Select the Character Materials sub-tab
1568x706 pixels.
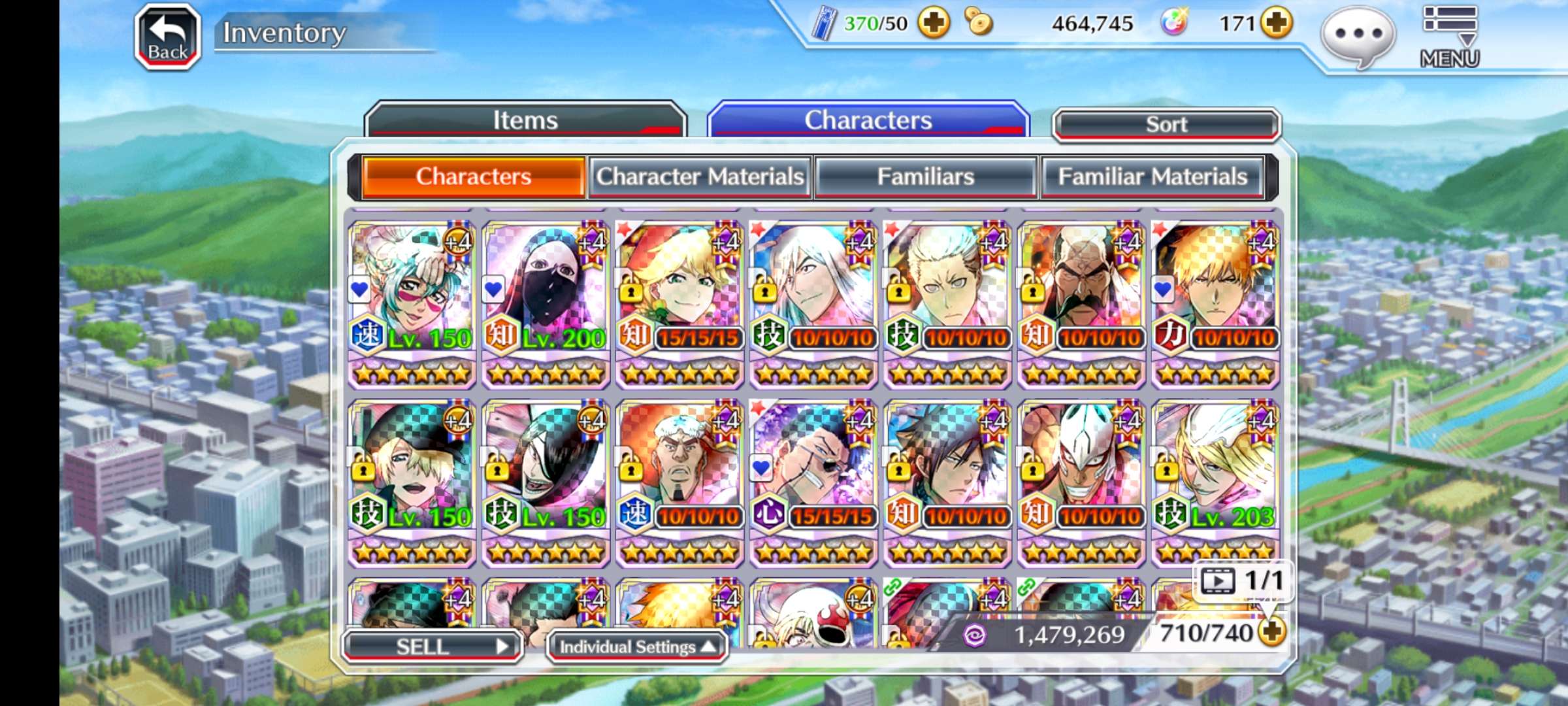[x=700, y=176]
